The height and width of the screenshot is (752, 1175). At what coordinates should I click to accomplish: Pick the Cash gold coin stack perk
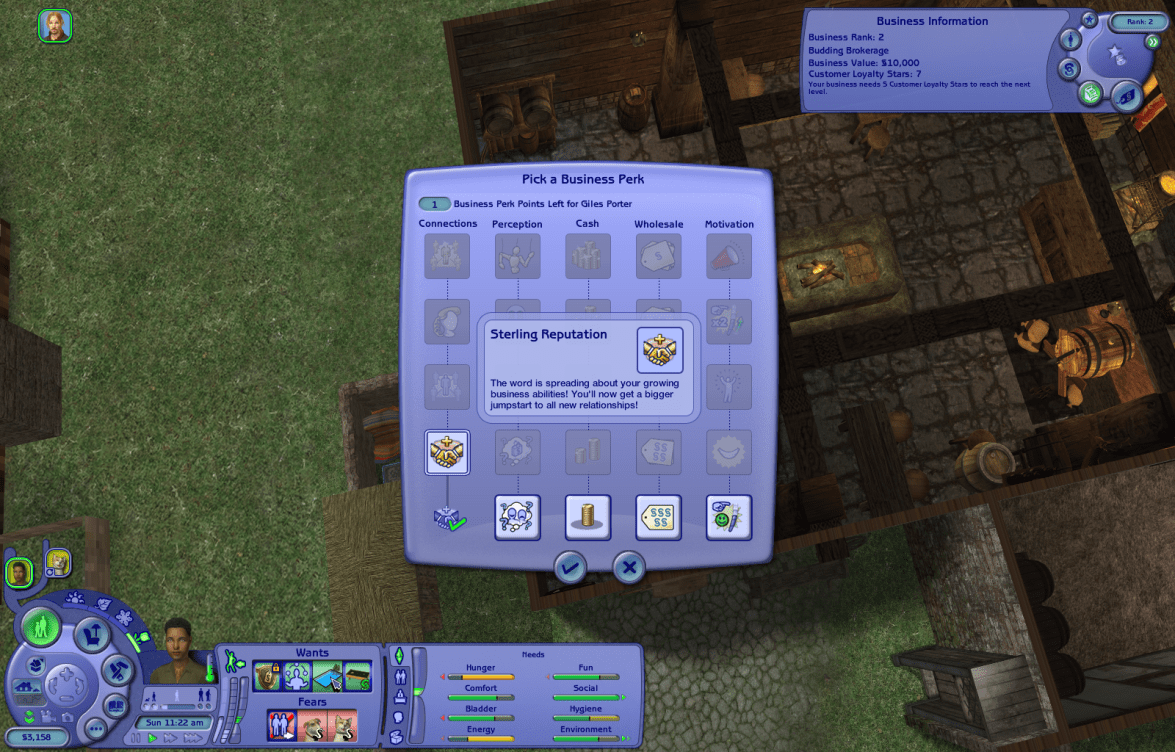point(587,517)
